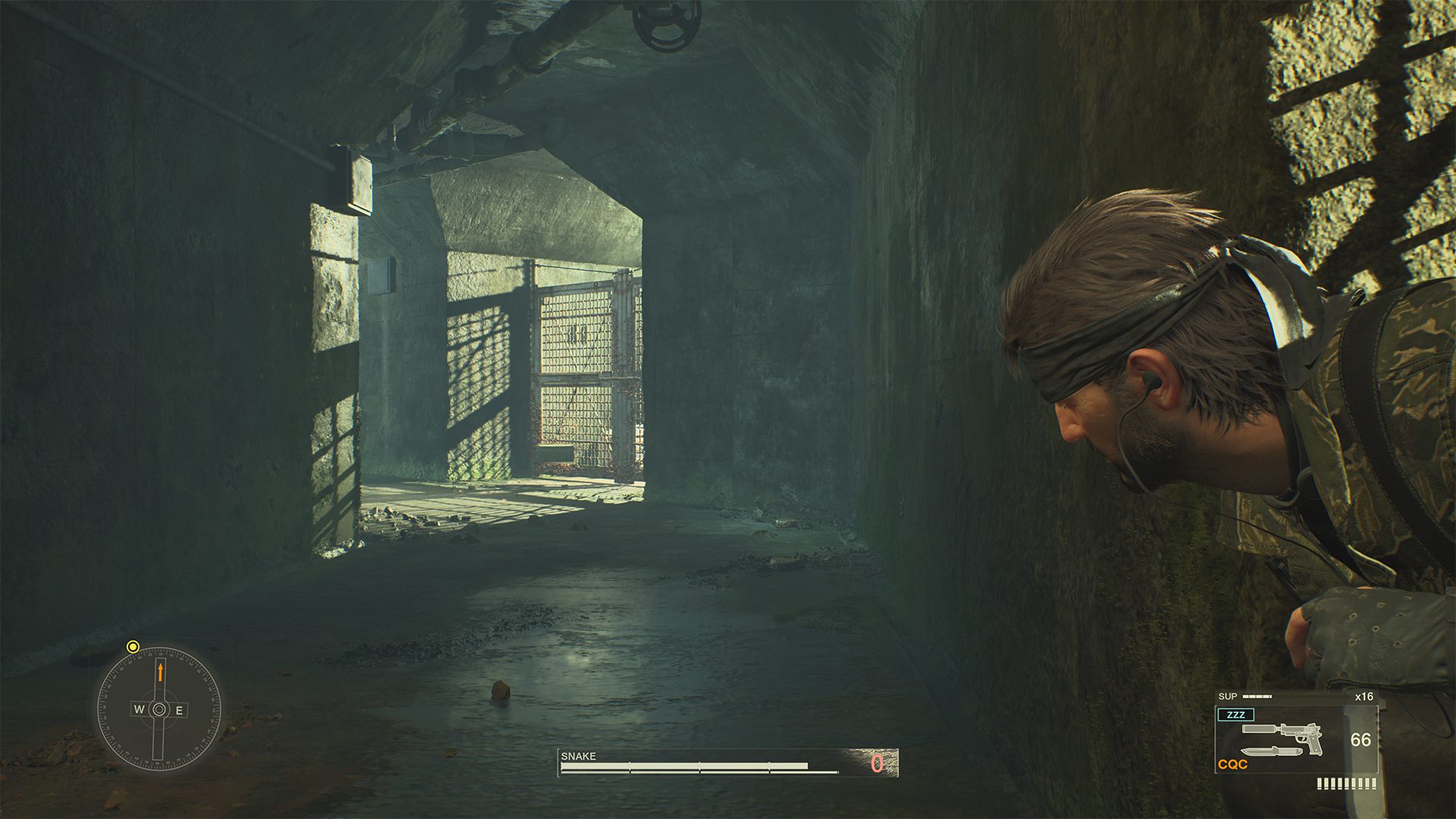The image size is (1456, 819).
Task: Click the ZZZ tranquilizer ammo badge
Action: coord(1235,714)
